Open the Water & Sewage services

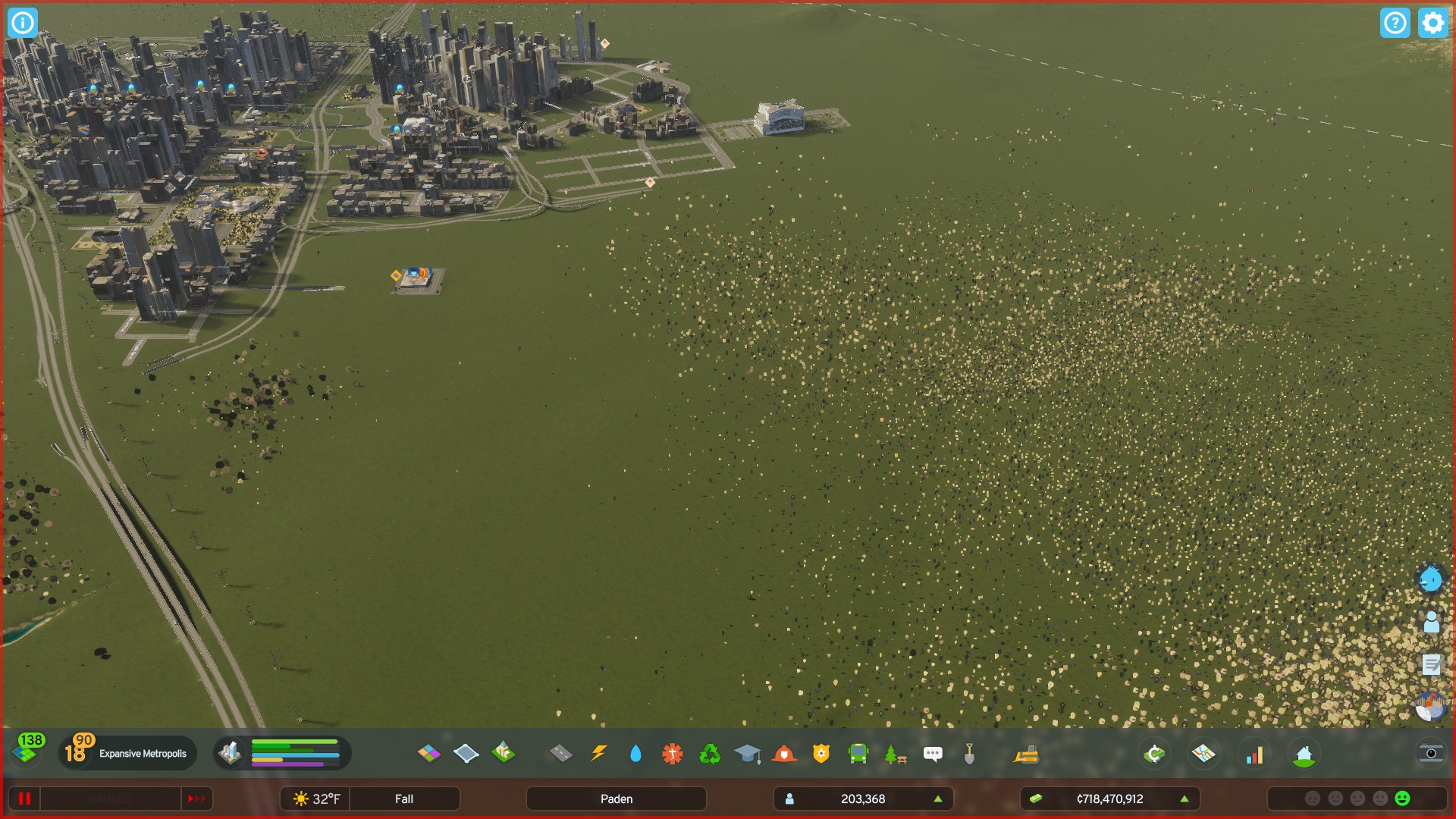pos(635,754)
